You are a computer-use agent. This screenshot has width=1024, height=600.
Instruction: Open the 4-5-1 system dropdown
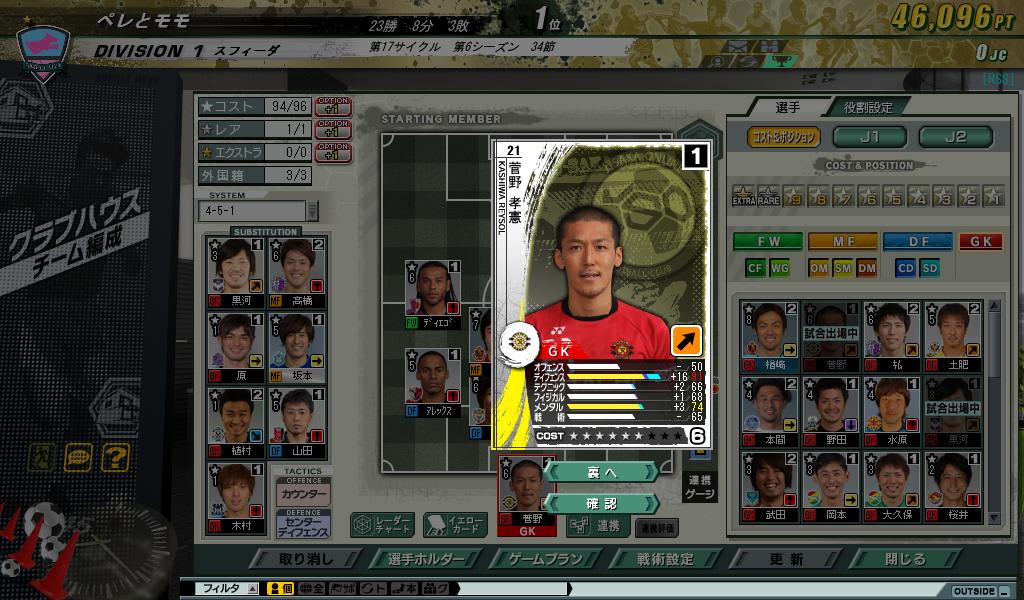tap(312, 211)
